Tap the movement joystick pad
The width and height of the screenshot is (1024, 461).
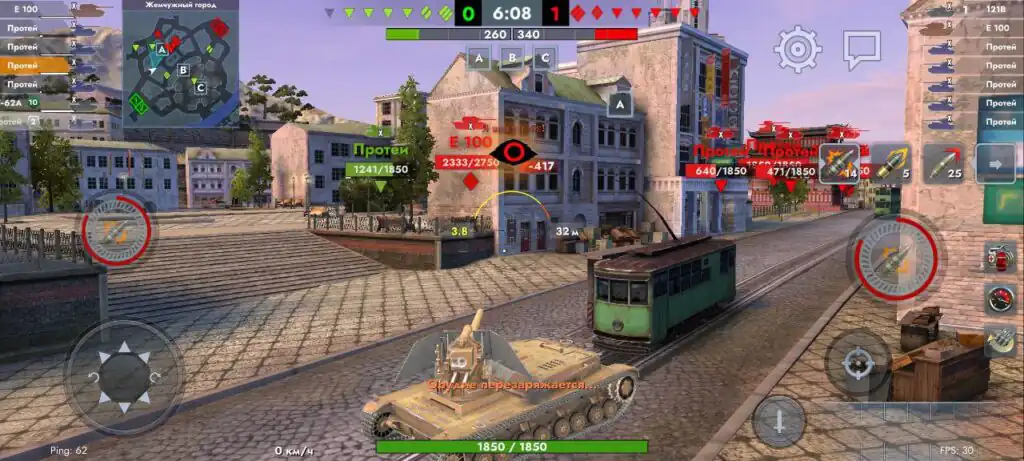tap(124, 376)
